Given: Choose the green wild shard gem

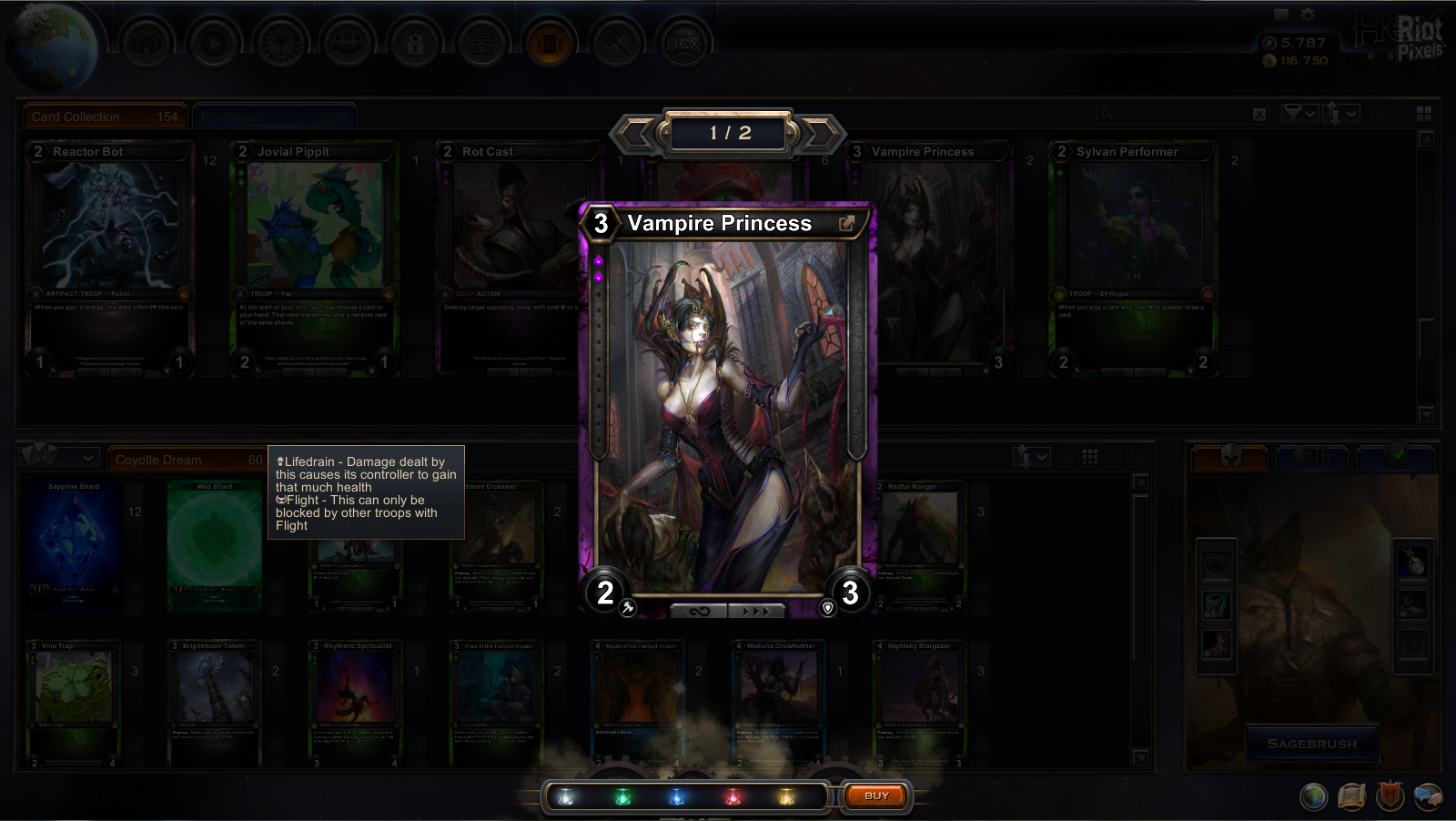Looking at the screenshot, I should coord(622,798).
